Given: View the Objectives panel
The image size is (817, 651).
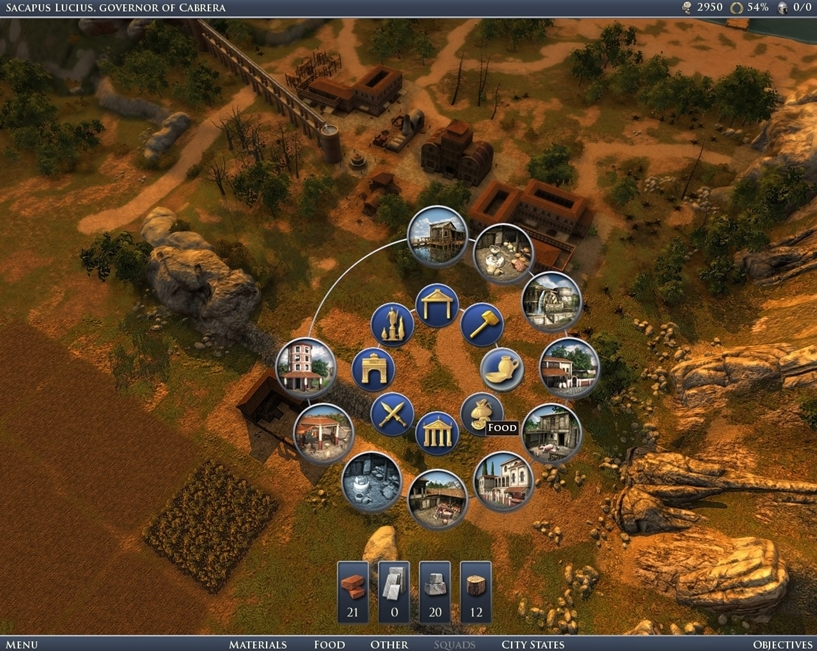Looking at the screenshot, I should tap(782, 644).
